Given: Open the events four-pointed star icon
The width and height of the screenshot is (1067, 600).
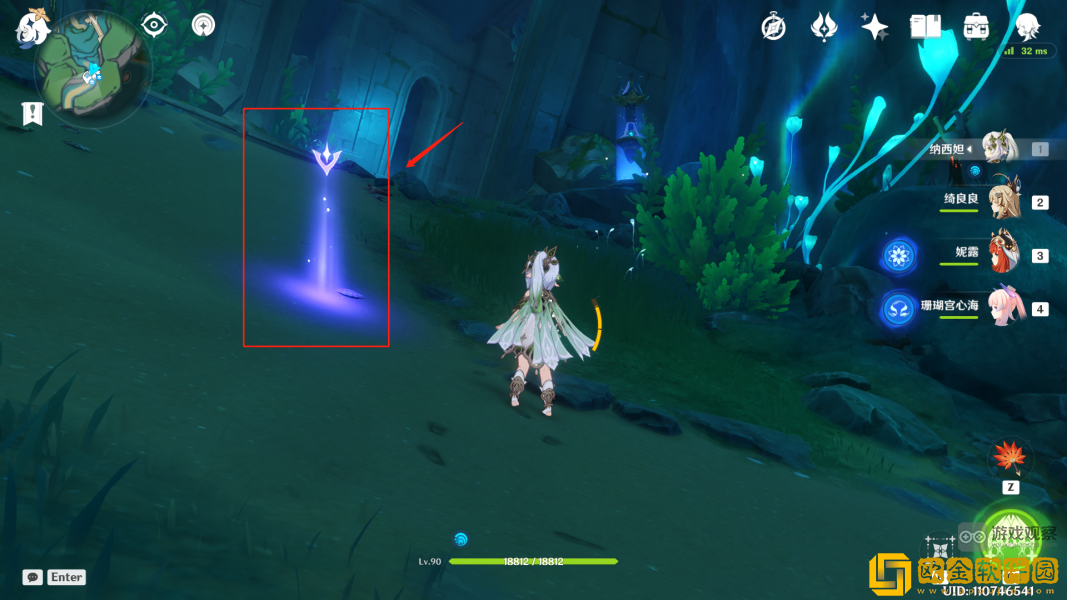Looking at the screenshot, I should 875,27.
